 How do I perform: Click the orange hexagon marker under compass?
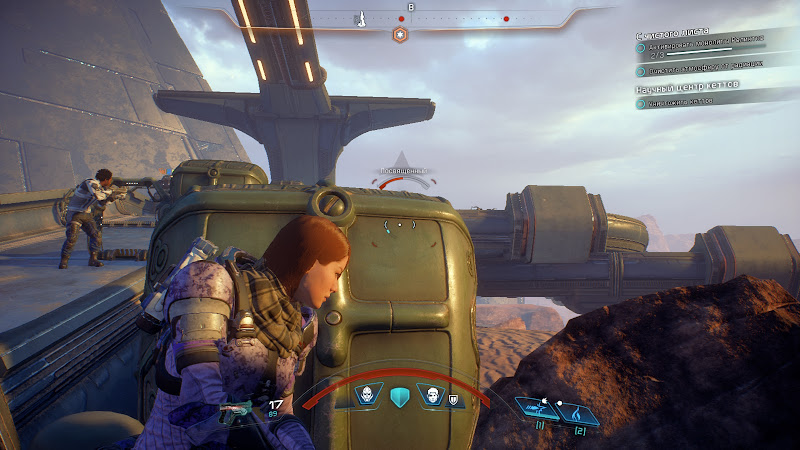(400, 35)
